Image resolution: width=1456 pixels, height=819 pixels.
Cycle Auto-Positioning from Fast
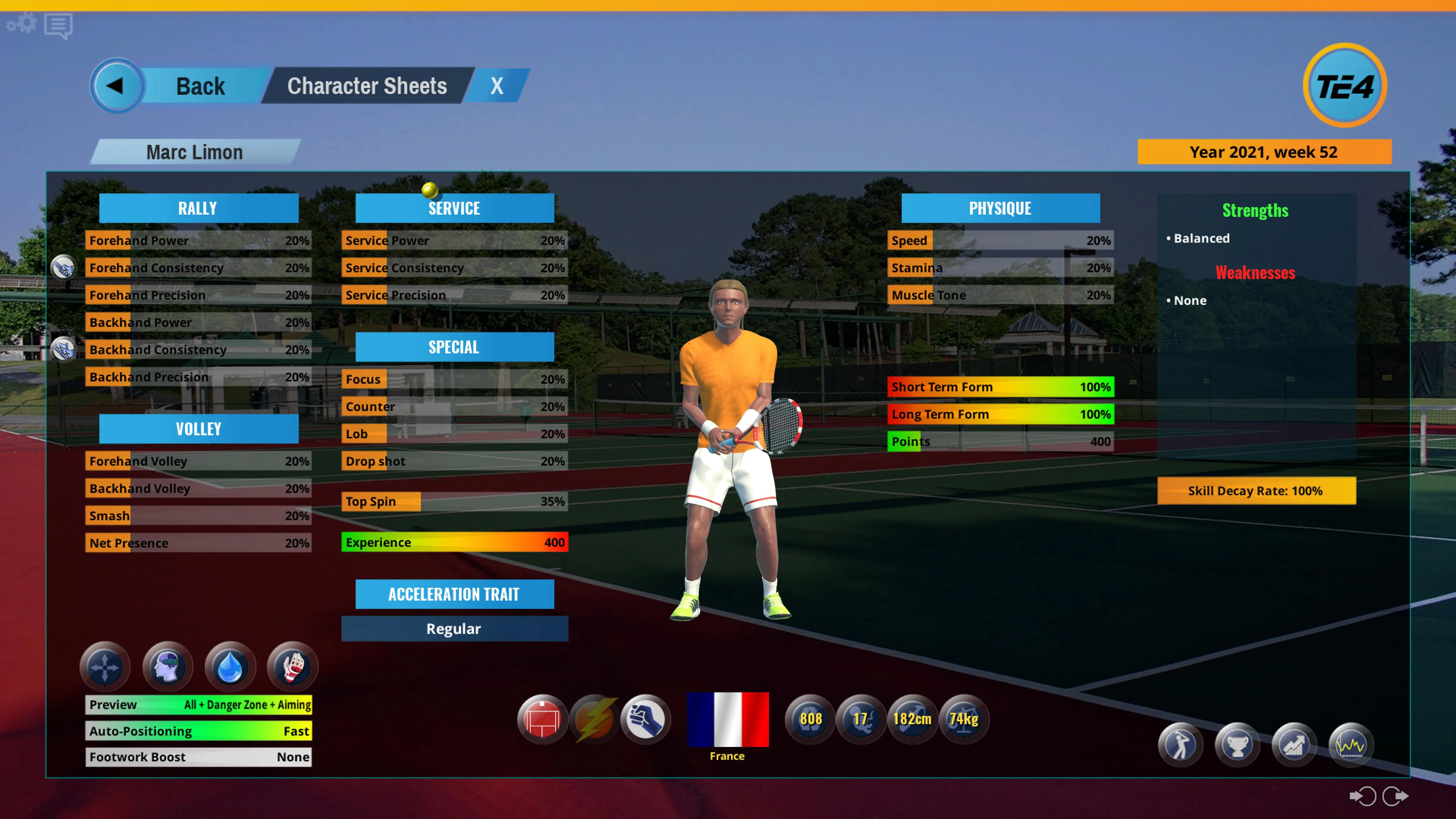(x=198, y=731)
